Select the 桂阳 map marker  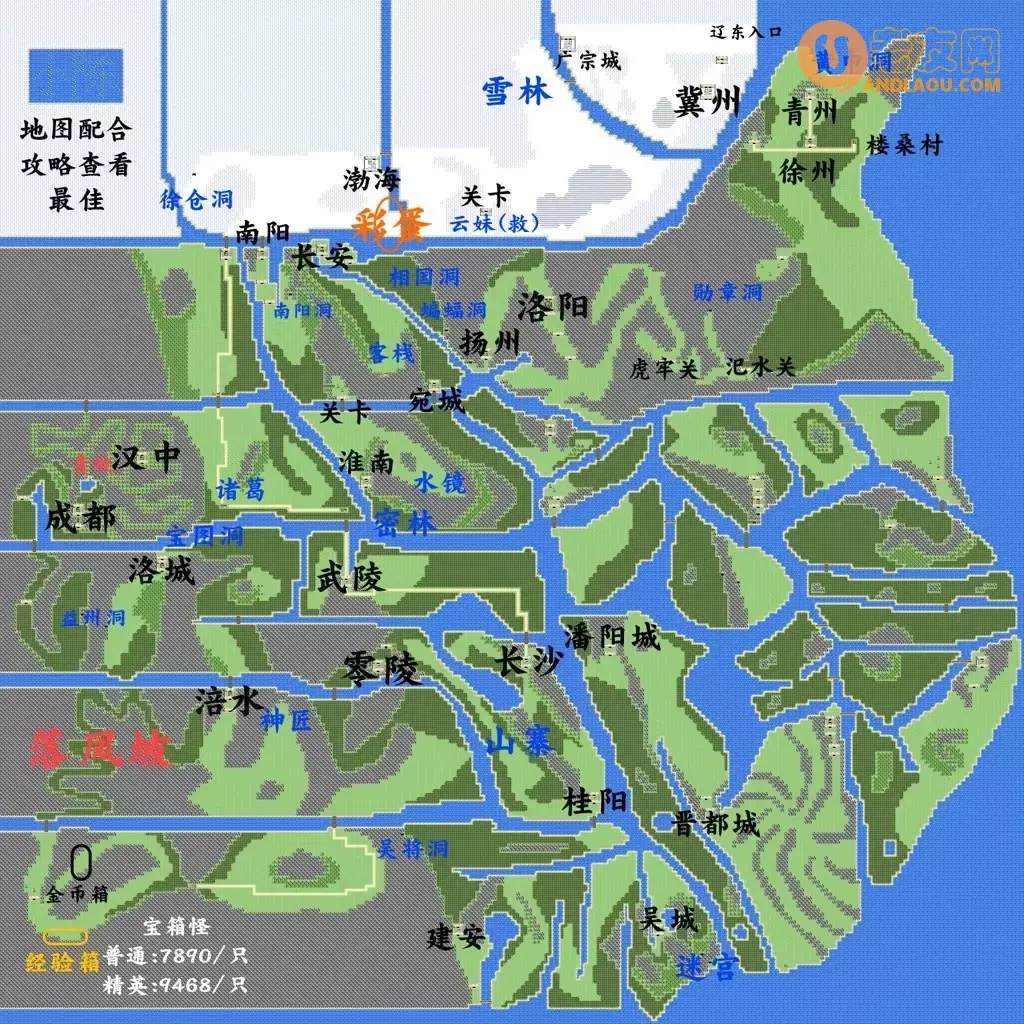click(x=595, y=801)
